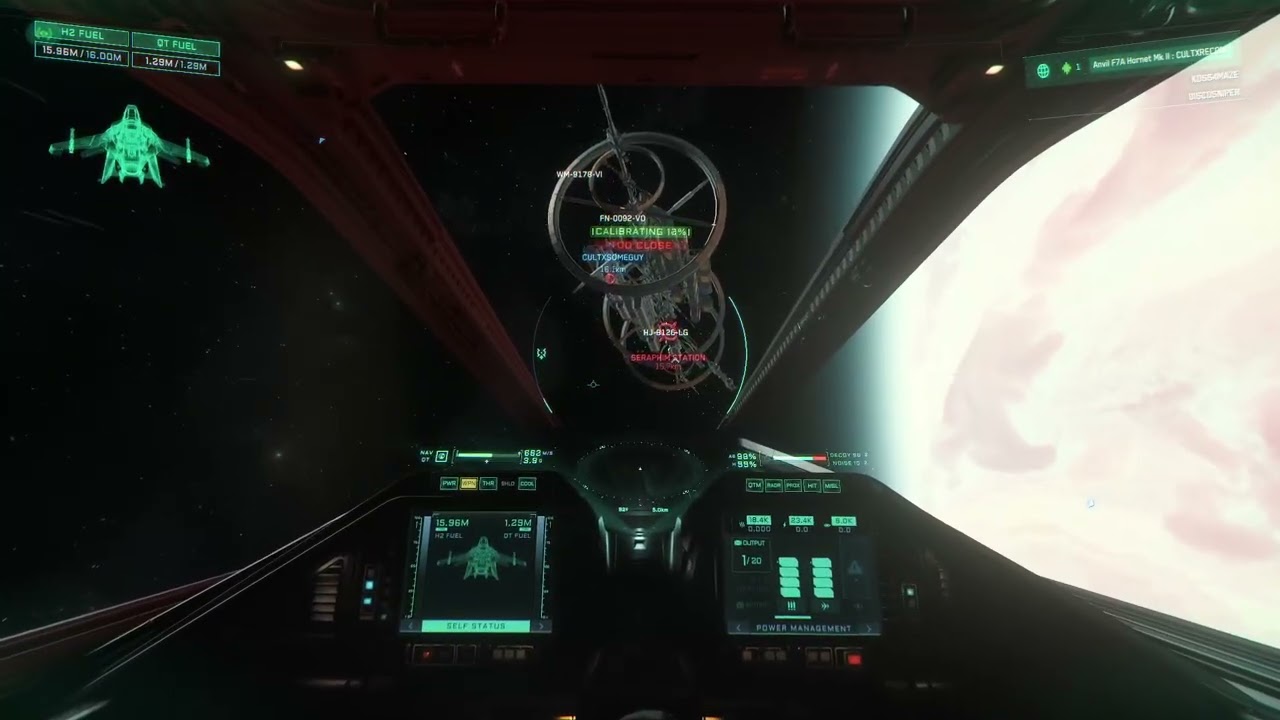Click the NAV QT mode icon

coord(441,457)
